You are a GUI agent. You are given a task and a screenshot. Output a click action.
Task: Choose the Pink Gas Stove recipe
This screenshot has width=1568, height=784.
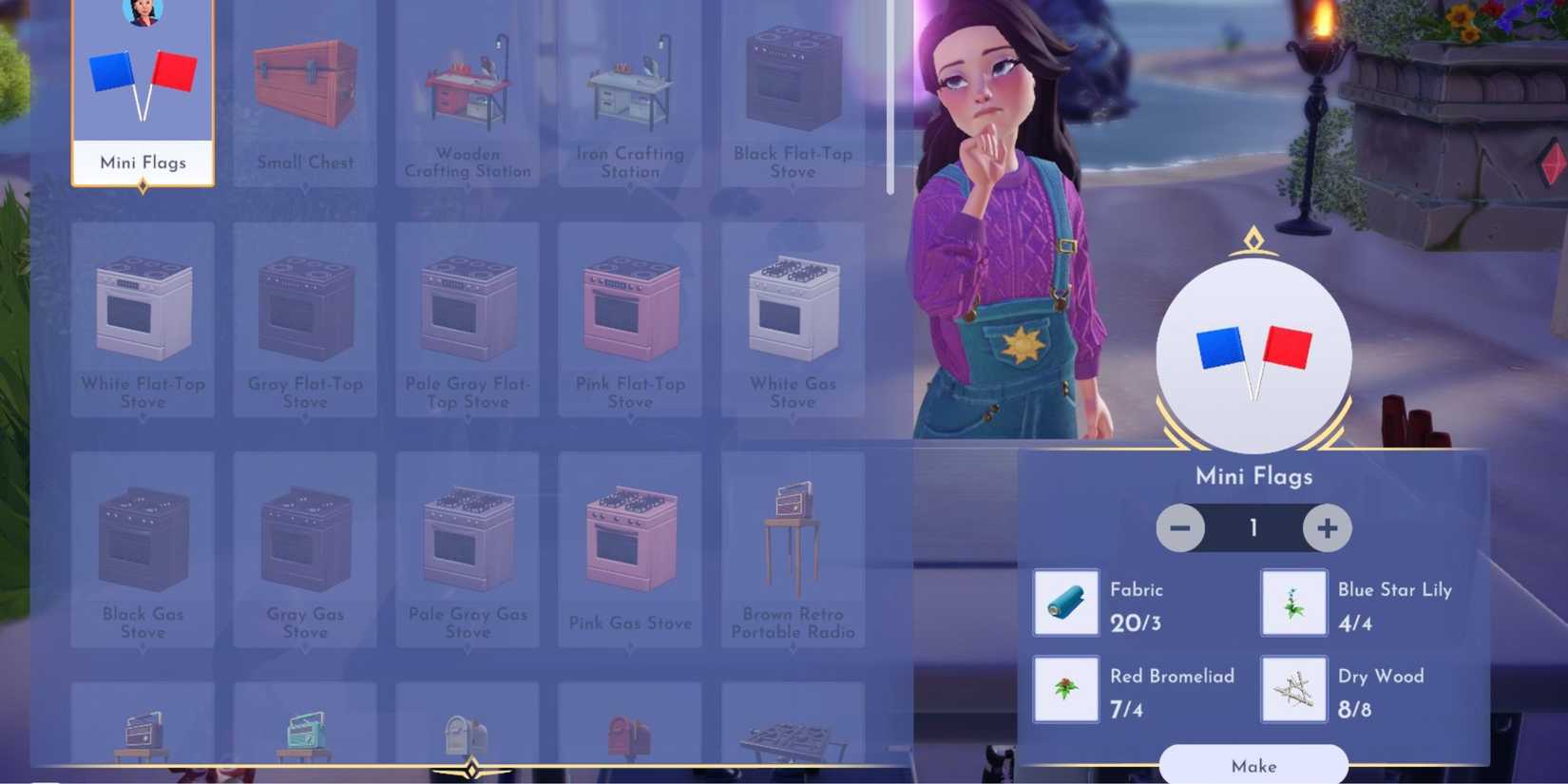click(630, 546)
